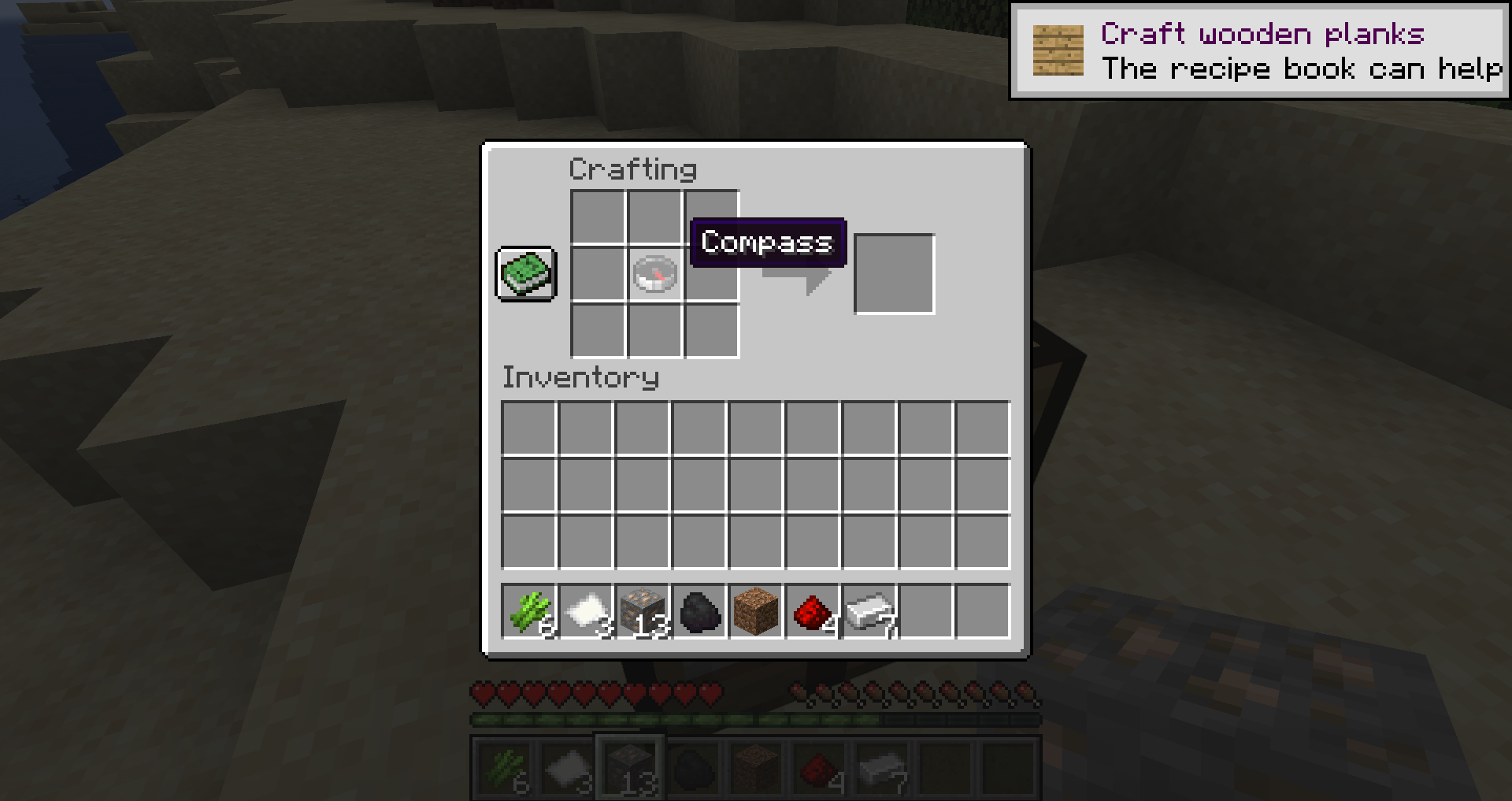This screenshot has height=801, width=1512.
Task: Select the paper stack in the hotbar
Action: (x=586, y=611)
